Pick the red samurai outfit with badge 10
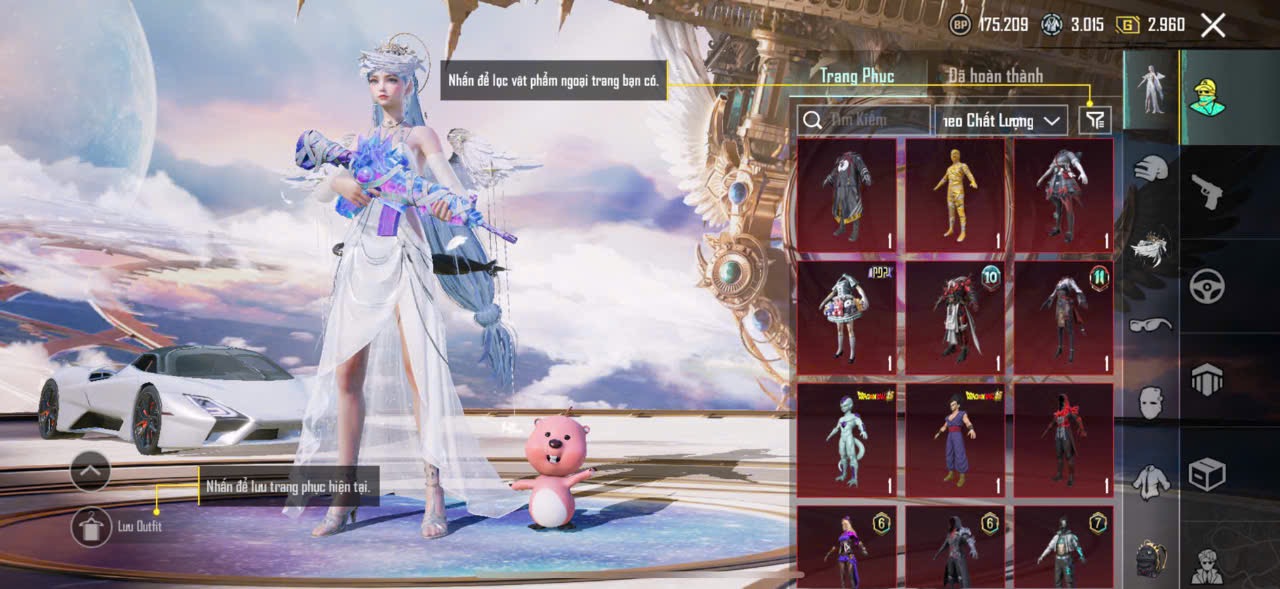Viewport: 1280px width, 589px height. 955,318
